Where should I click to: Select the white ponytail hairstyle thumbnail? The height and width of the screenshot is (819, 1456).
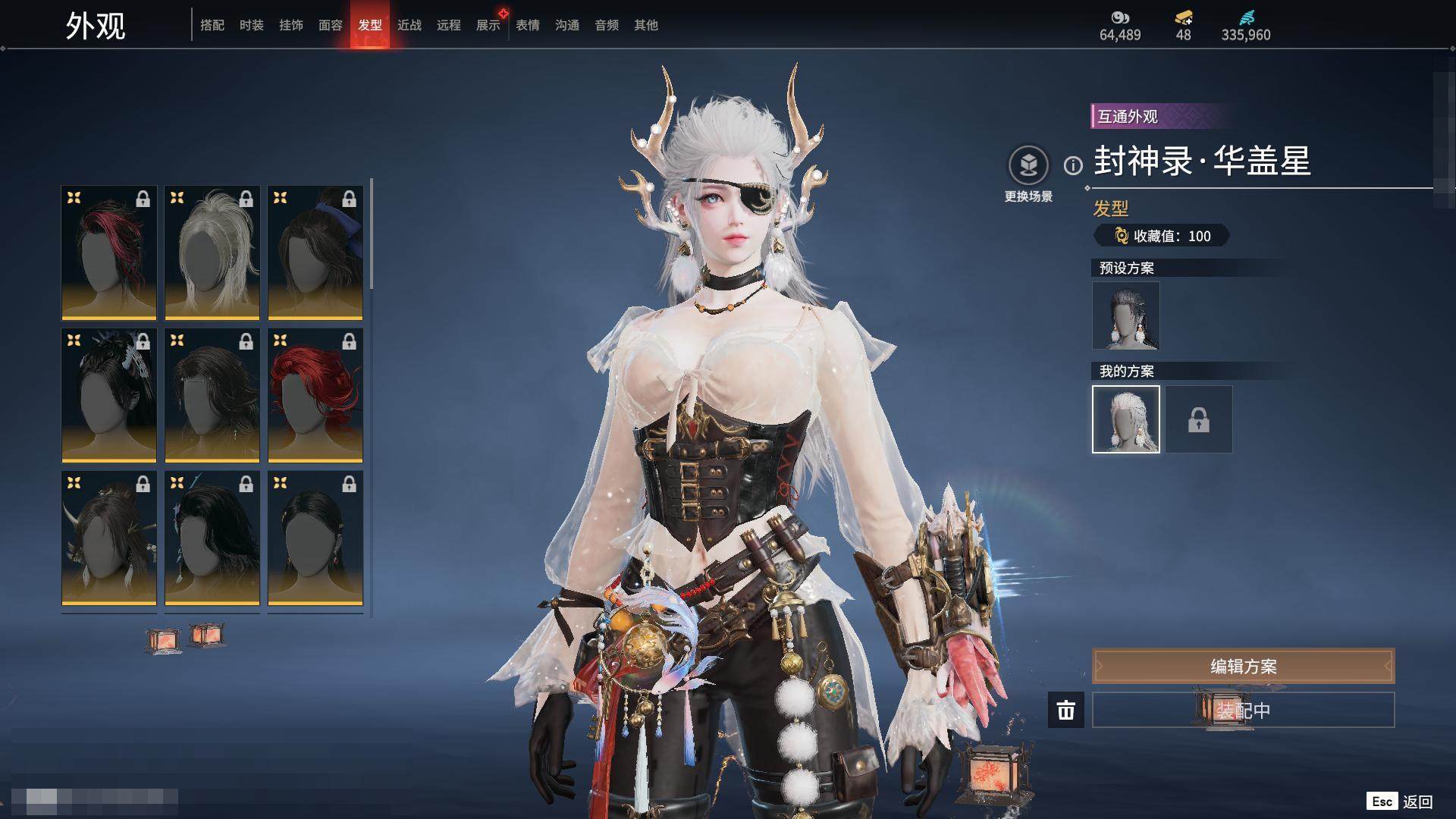point(212,253)
